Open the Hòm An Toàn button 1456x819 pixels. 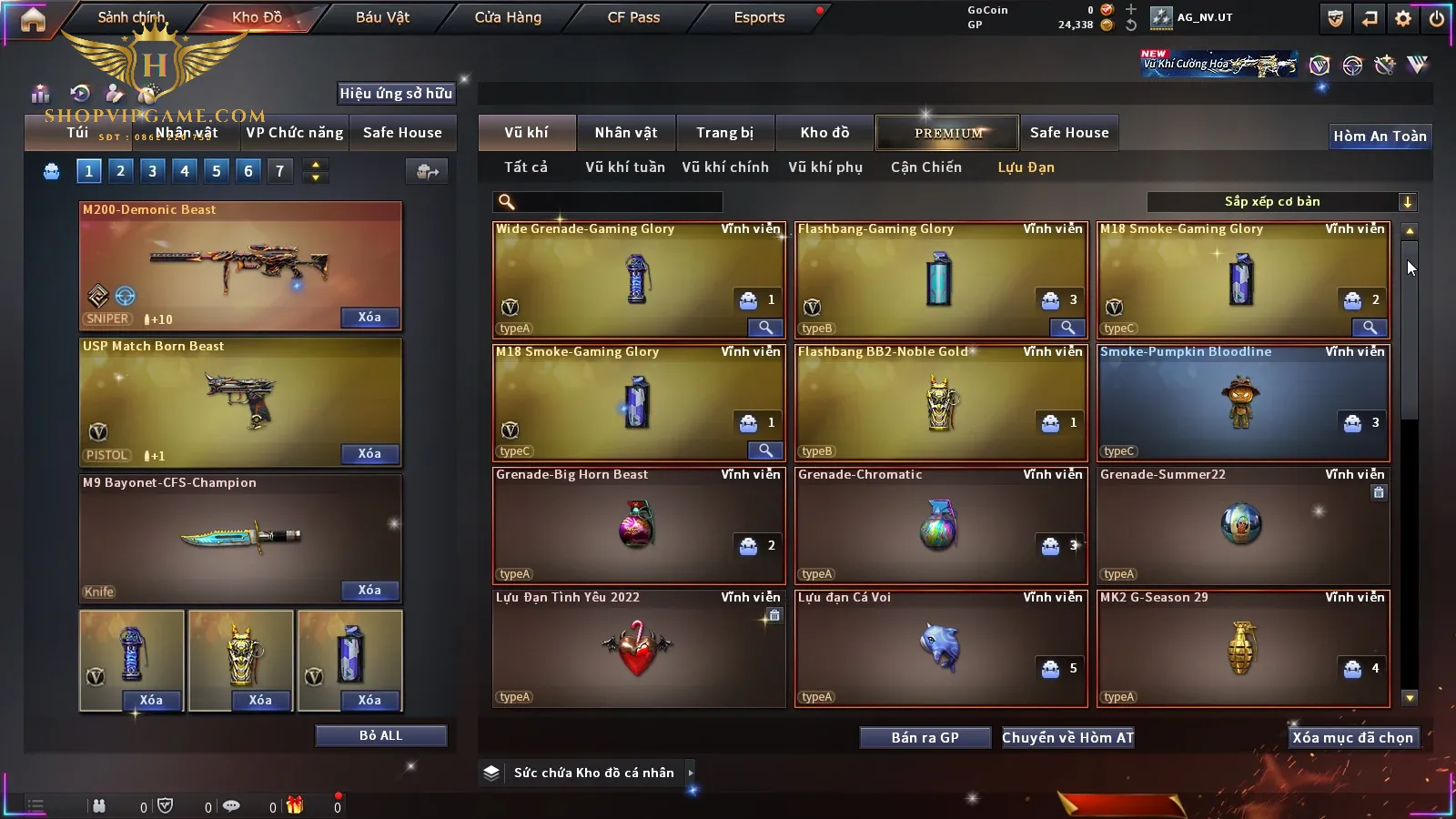(x=1380, y=136)
